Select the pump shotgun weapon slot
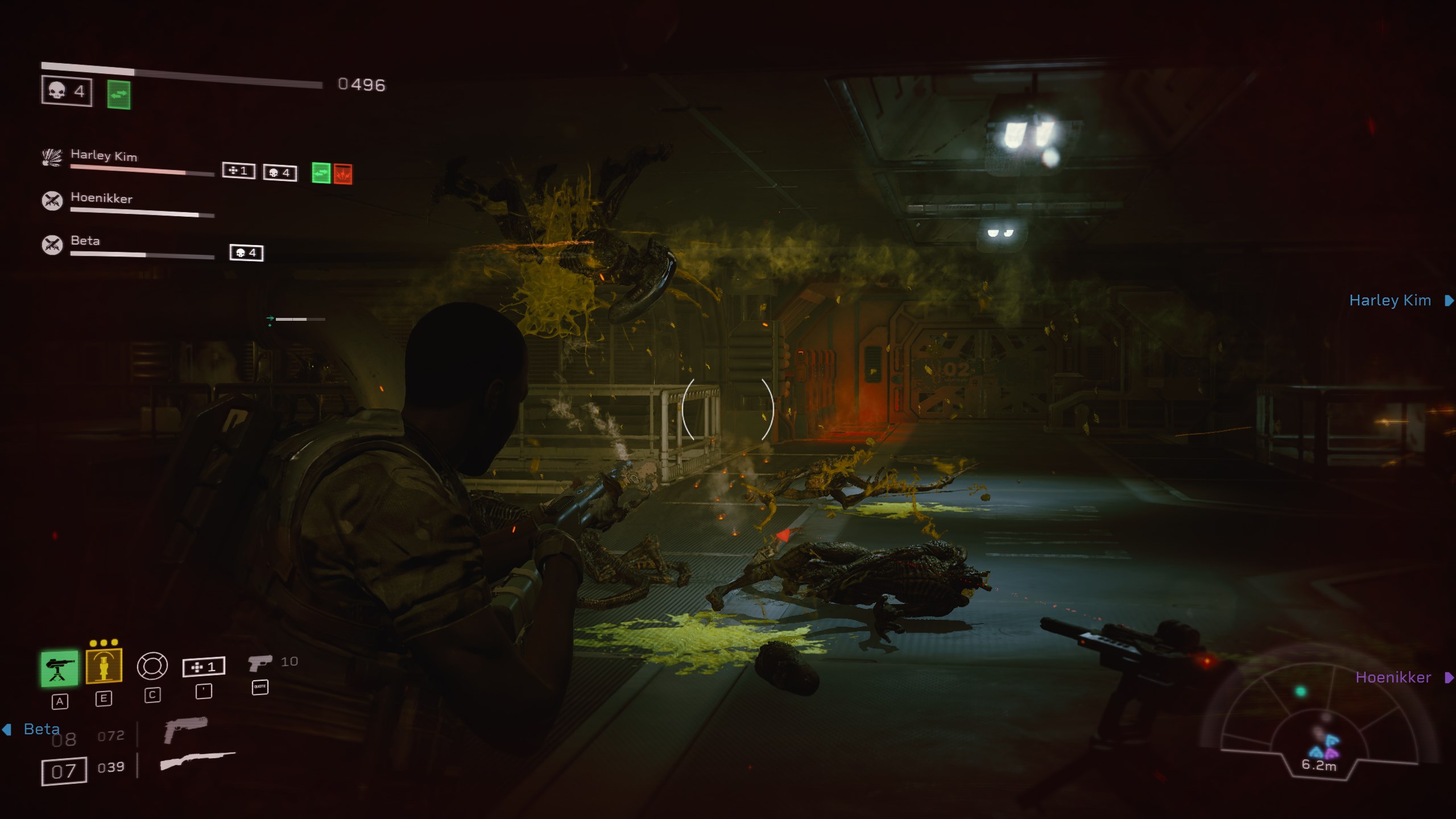Image resolution: width=1456 pixels, height=819 pixels. [x=197, y=761]
